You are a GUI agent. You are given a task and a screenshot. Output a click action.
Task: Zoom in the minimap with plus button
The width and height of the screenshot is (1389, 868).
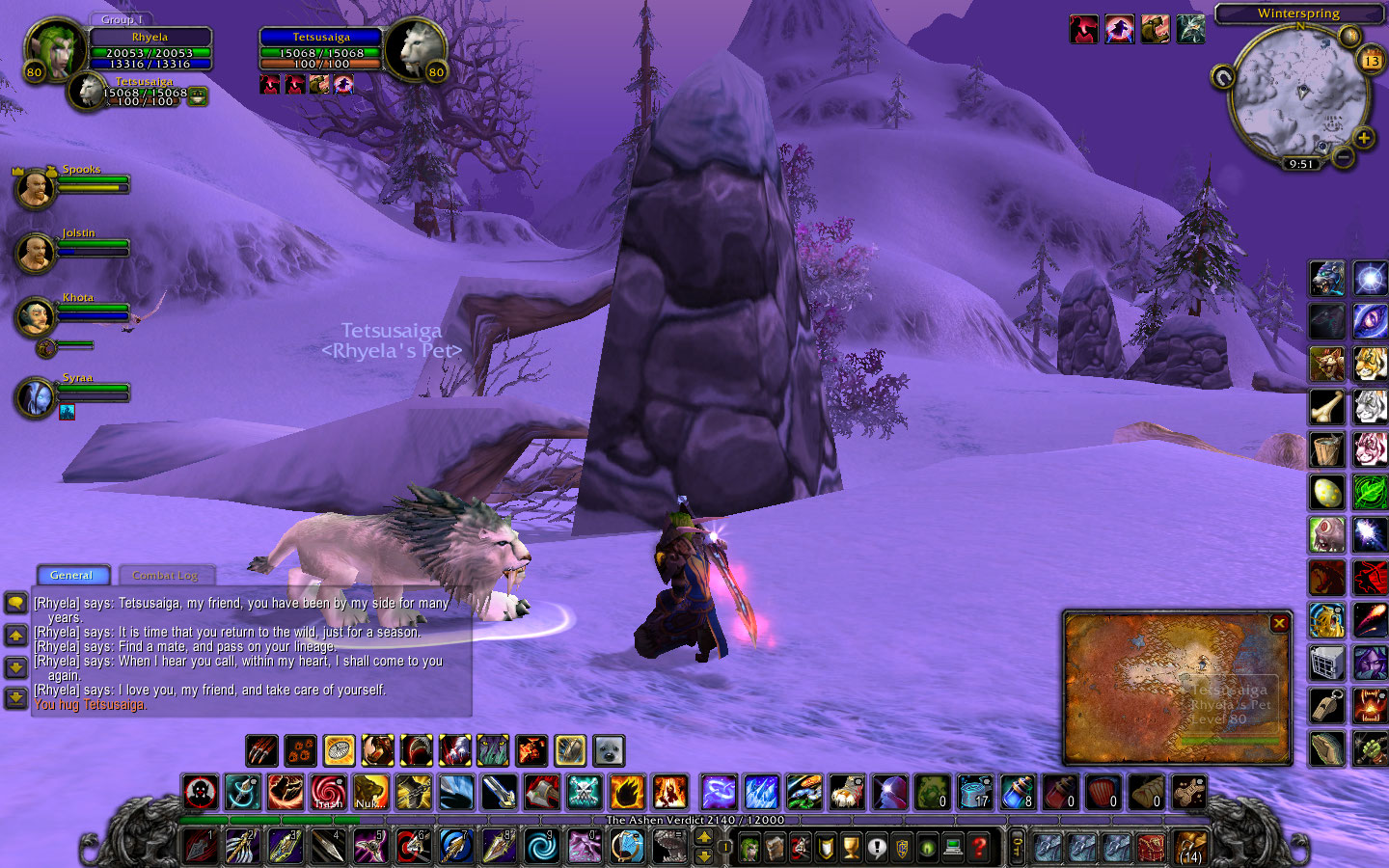[1365, 138]
